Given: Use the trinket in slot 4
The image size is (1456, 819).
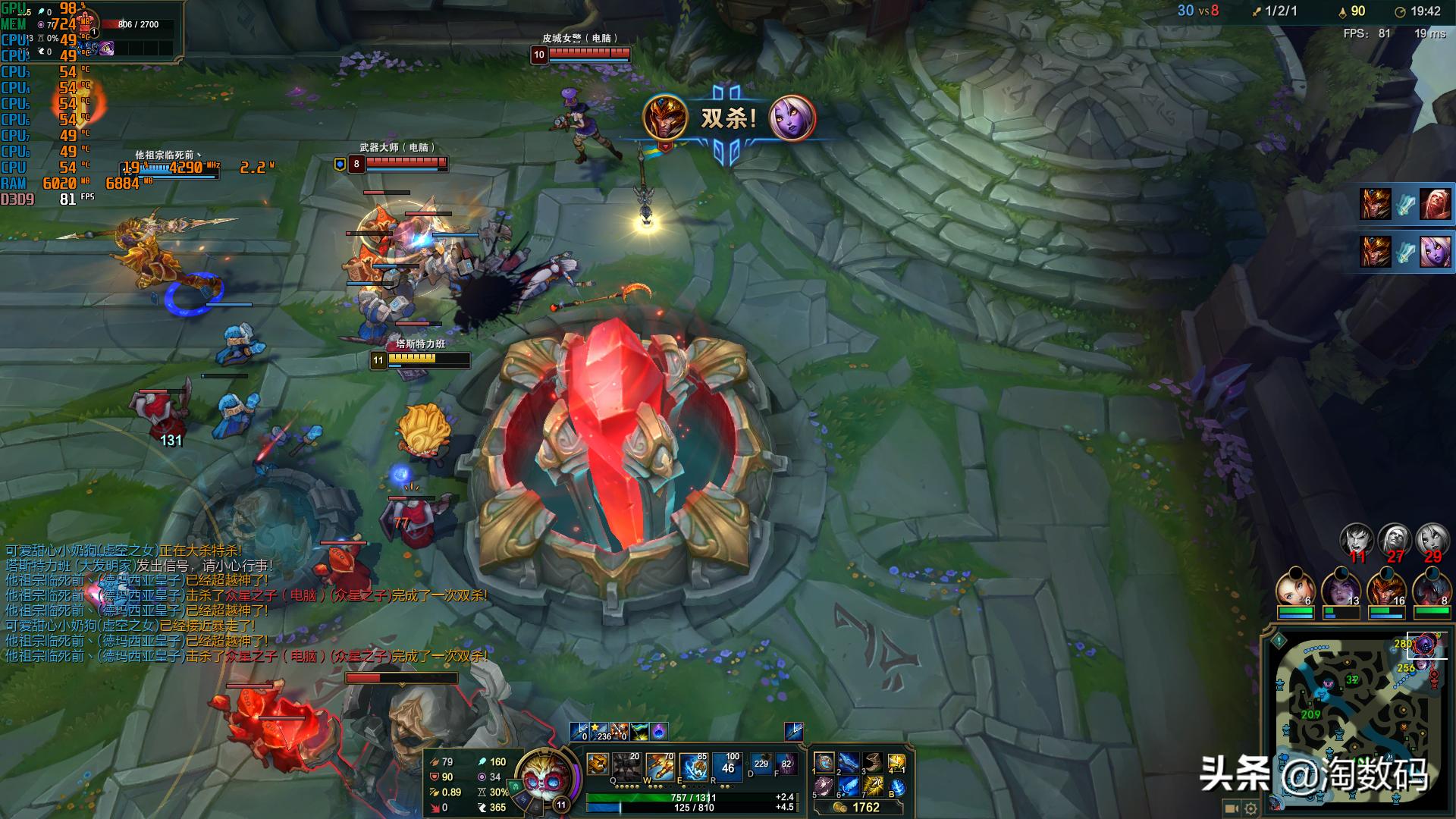Looking at the screenshot, I should pyautogui.click(x=897, y=762).
